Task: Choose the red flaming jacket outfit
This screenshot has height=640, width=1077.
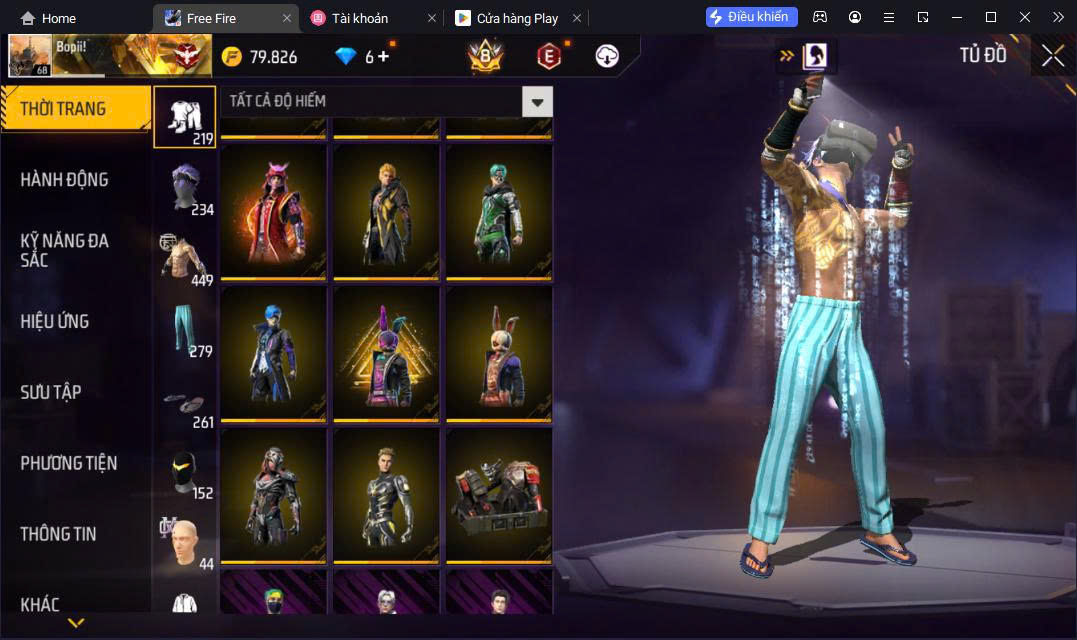Action: click(x=273, y=212)
